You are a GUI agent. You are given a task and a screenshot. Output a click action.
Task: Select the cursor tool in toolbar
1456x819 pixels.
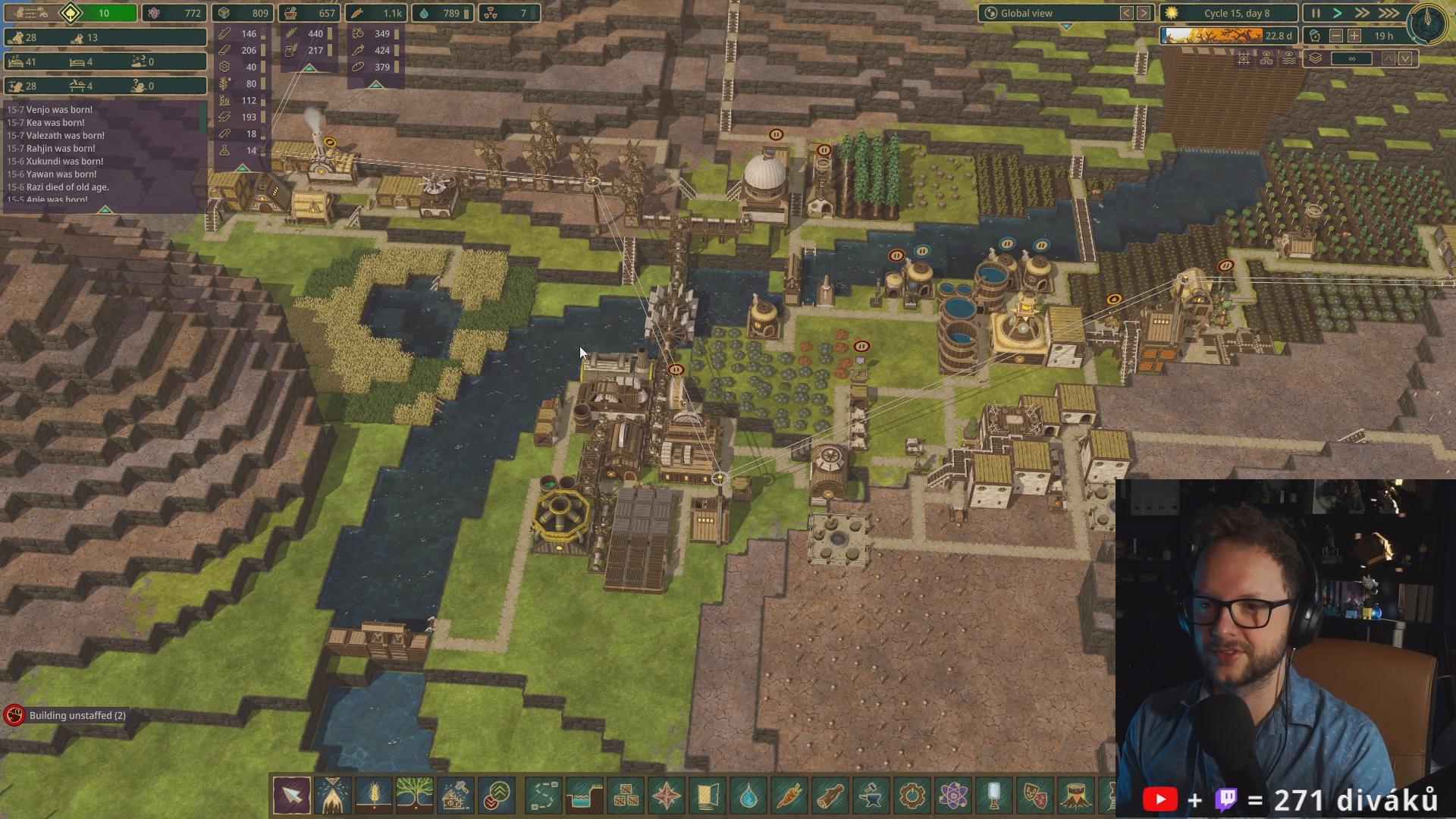[292, 795]
